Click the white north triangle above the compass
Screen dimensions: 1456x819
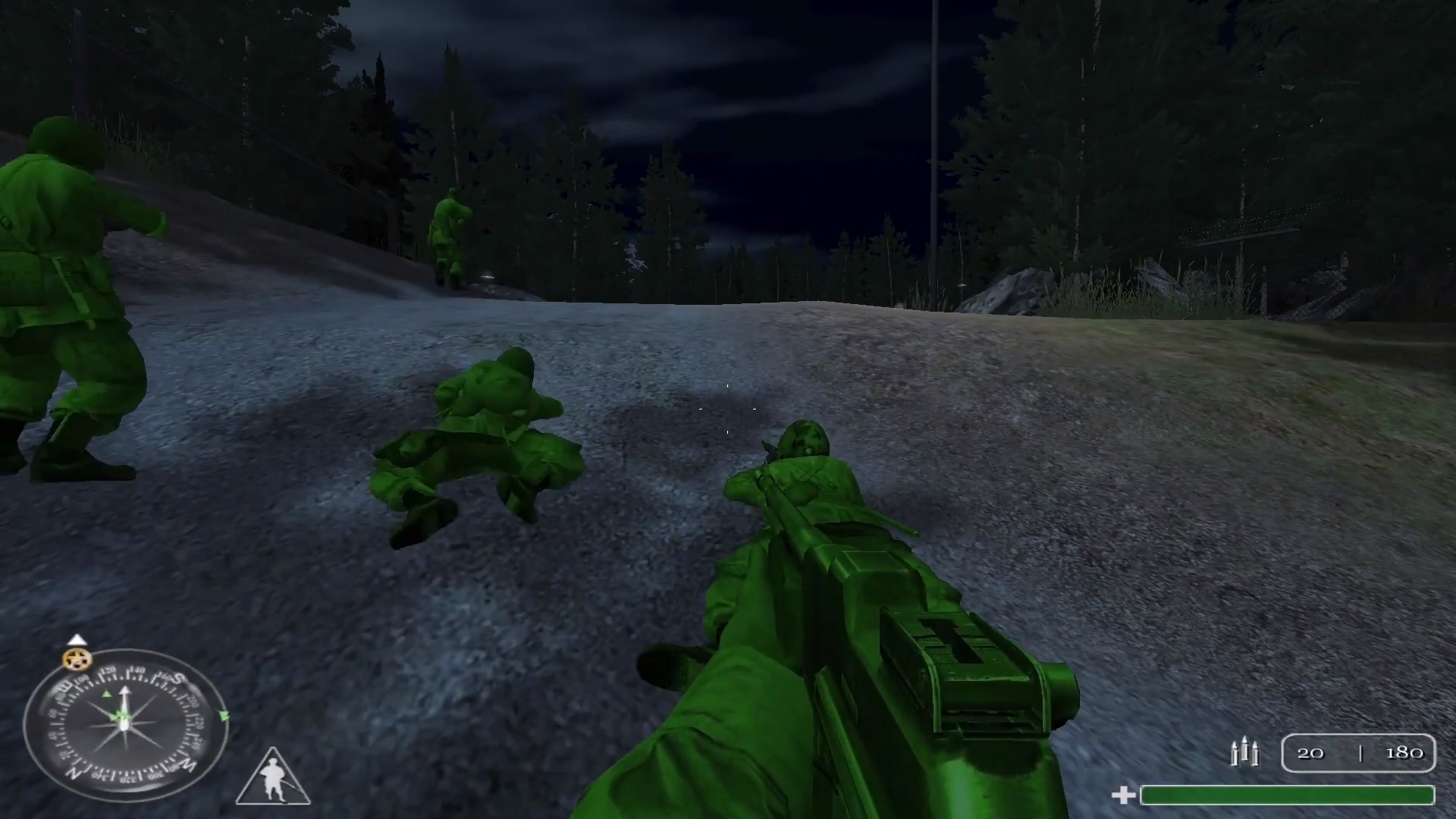77,639
